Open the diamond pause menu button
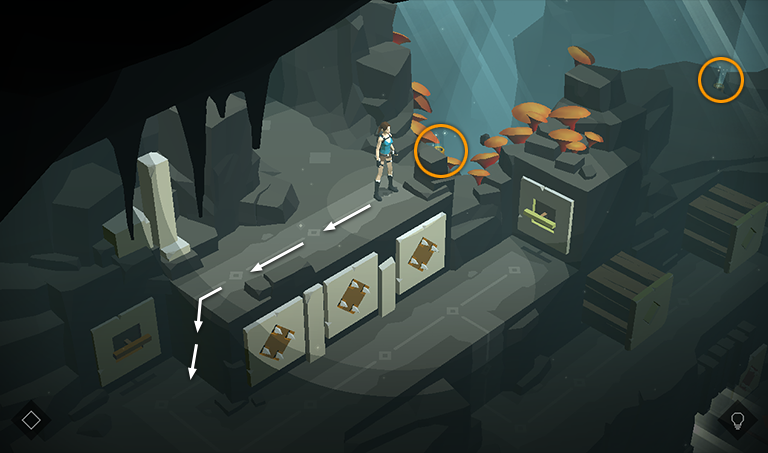The height and width of the screenshot is (453, 768). tap(31, 419)
